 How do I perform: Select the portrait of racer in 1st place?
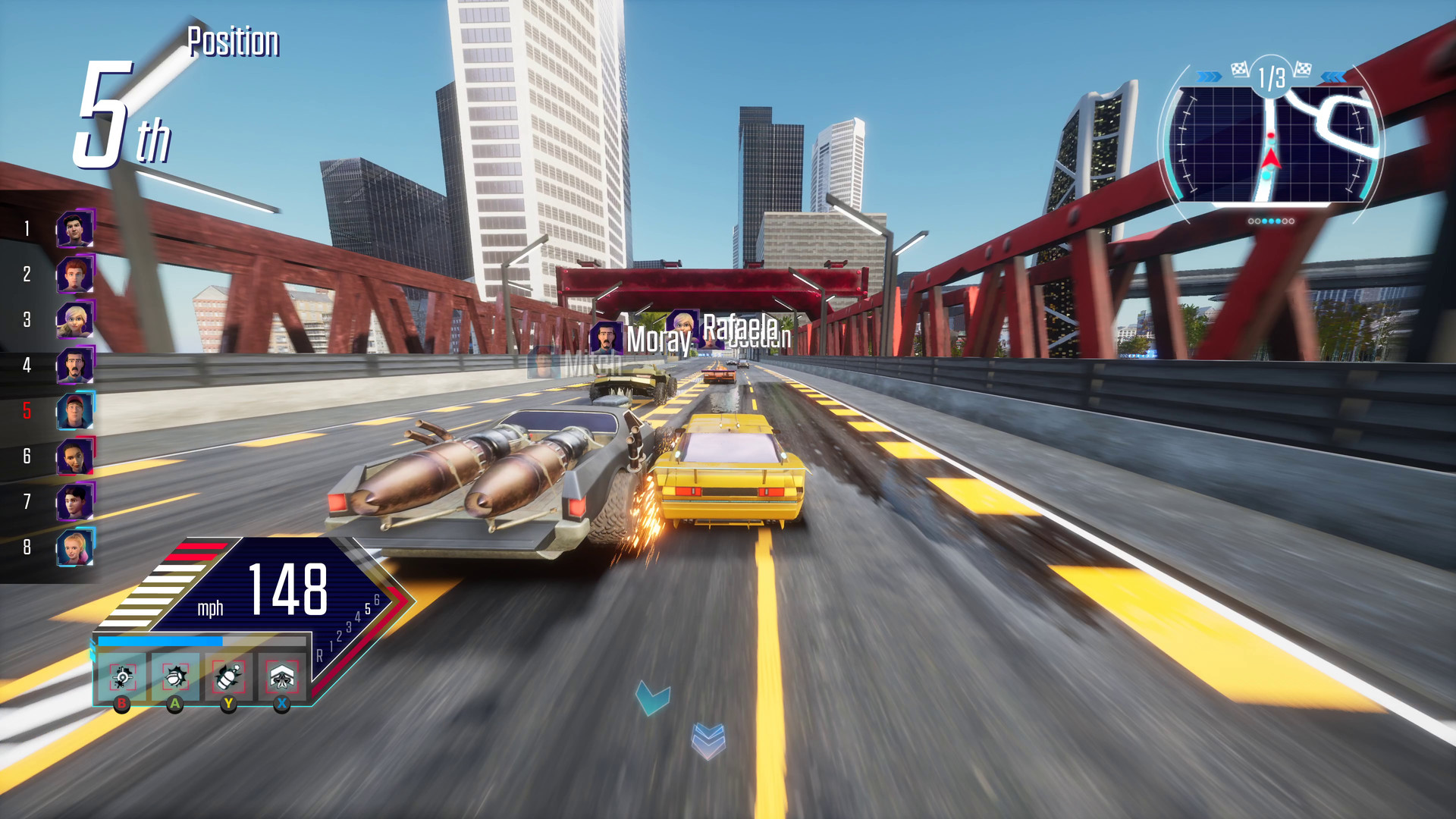pos(76,229)
